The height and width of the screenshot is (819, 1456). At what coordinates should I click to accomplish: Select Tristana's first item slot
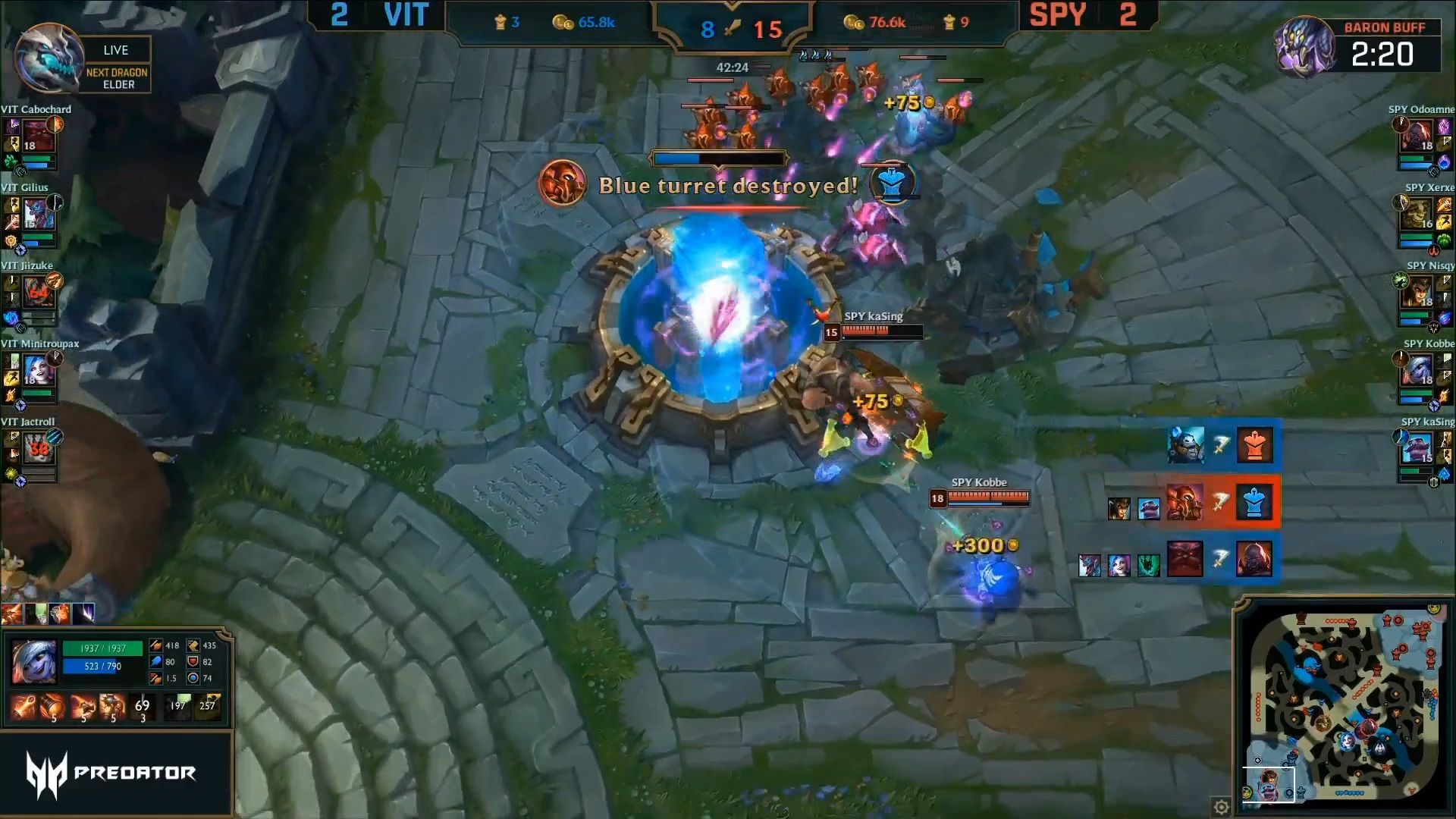pos(23,708)
